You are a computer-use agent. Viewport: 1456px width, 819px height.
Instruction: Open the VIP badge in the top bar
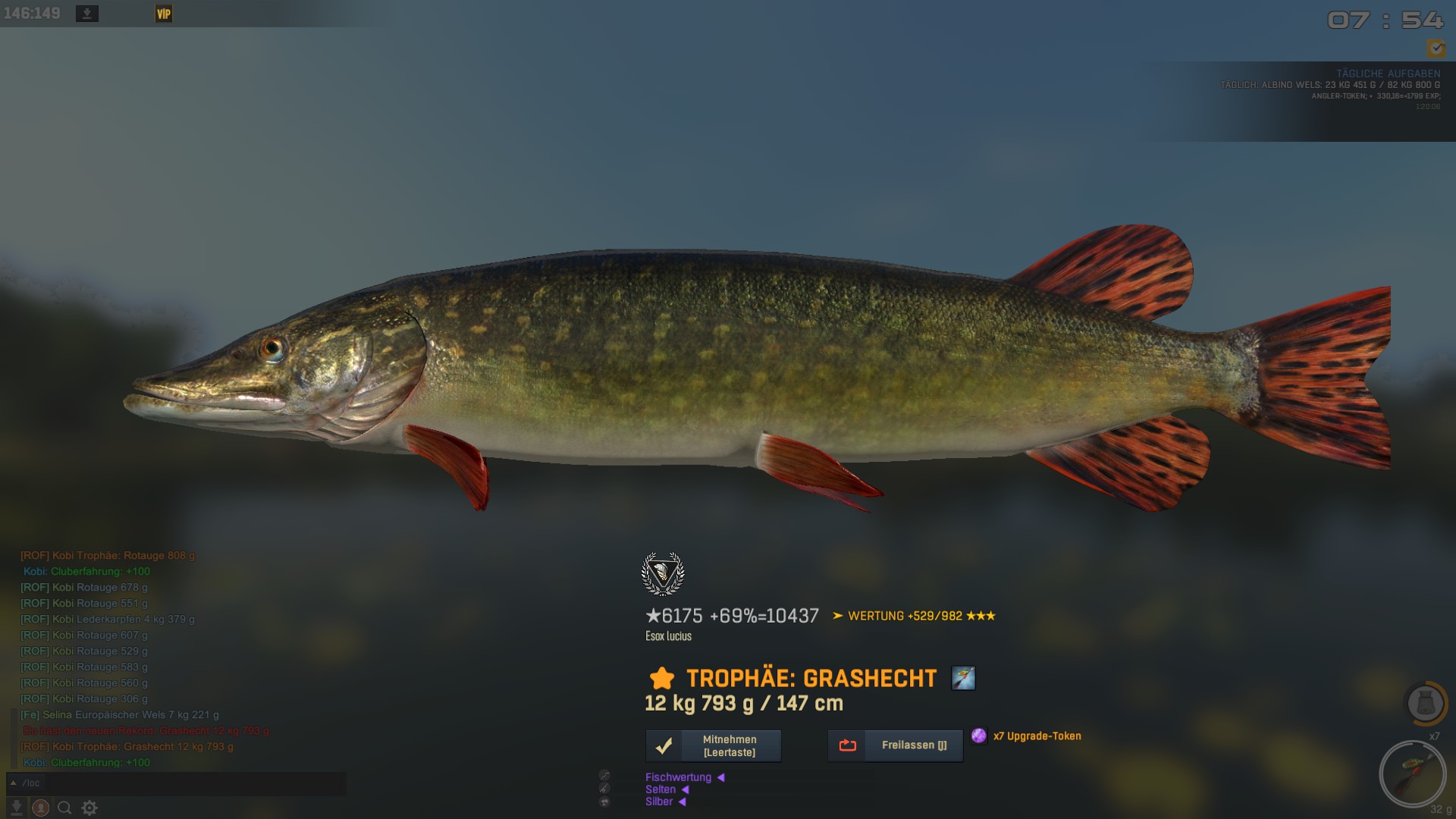[x=163, y=14]
